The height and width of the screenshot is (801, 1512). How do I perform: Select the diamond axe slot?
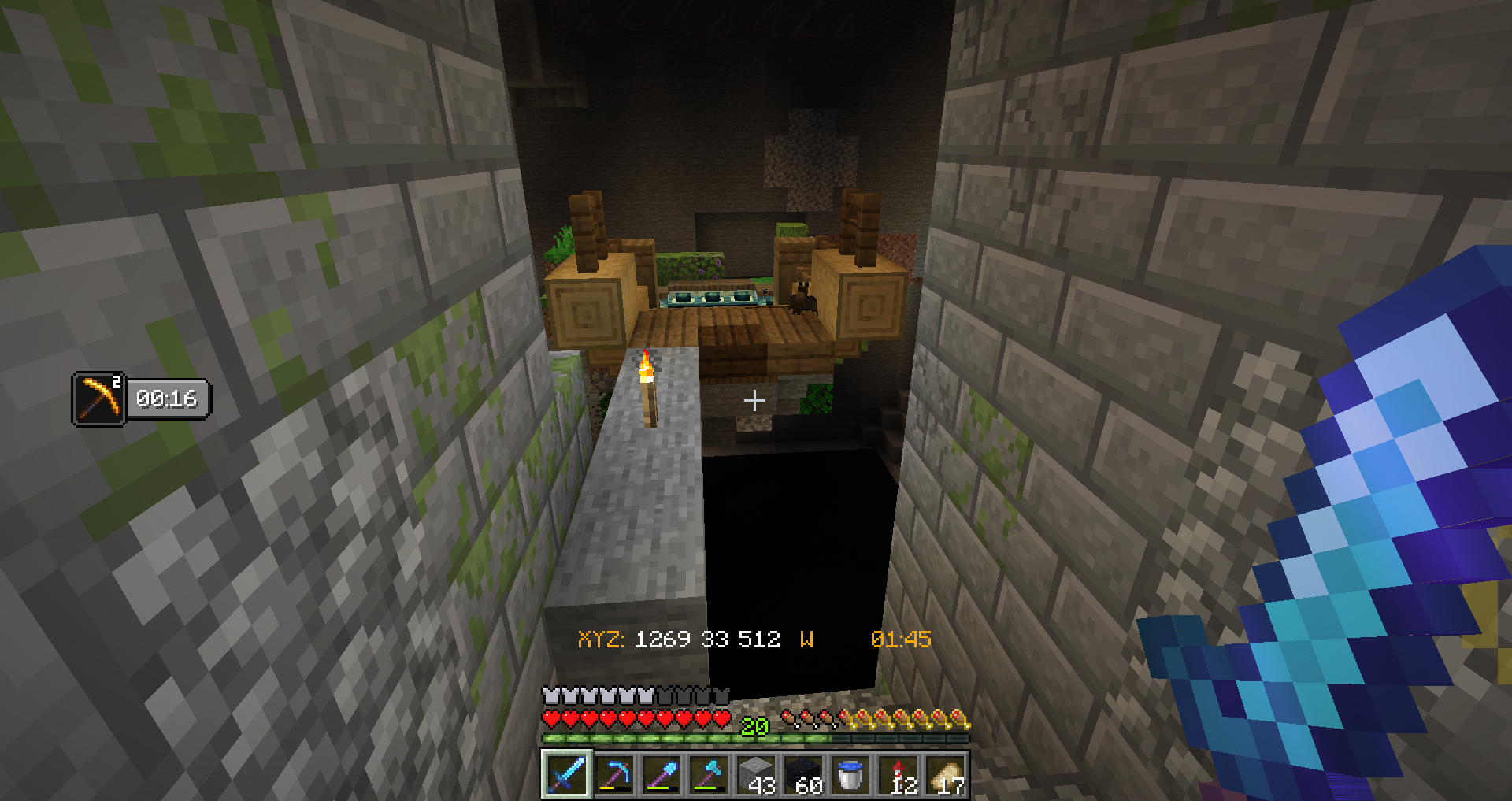coord(709,775)
